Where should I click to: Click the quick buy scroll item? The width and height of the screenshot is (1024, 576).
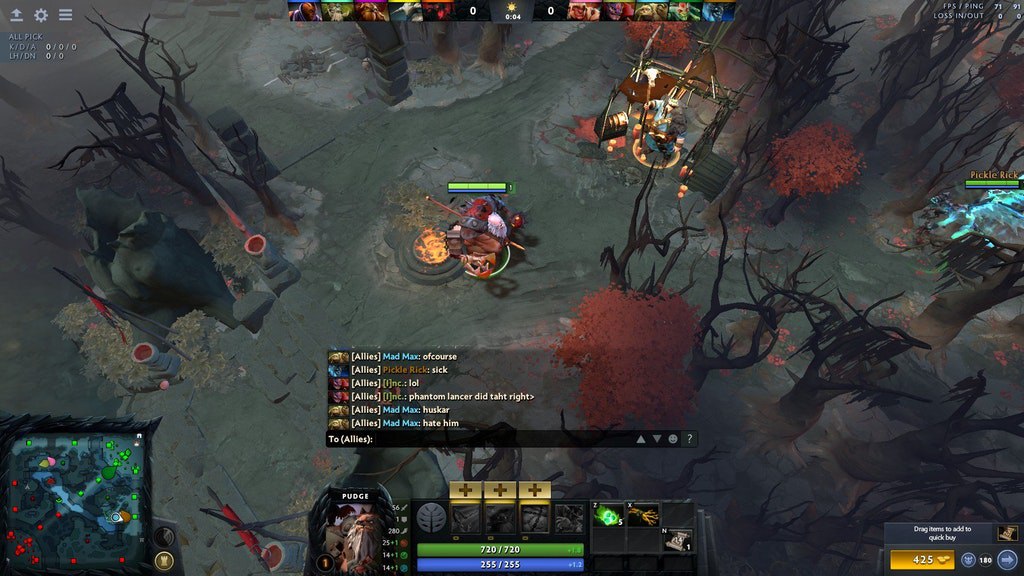(x=1007, y=533)
